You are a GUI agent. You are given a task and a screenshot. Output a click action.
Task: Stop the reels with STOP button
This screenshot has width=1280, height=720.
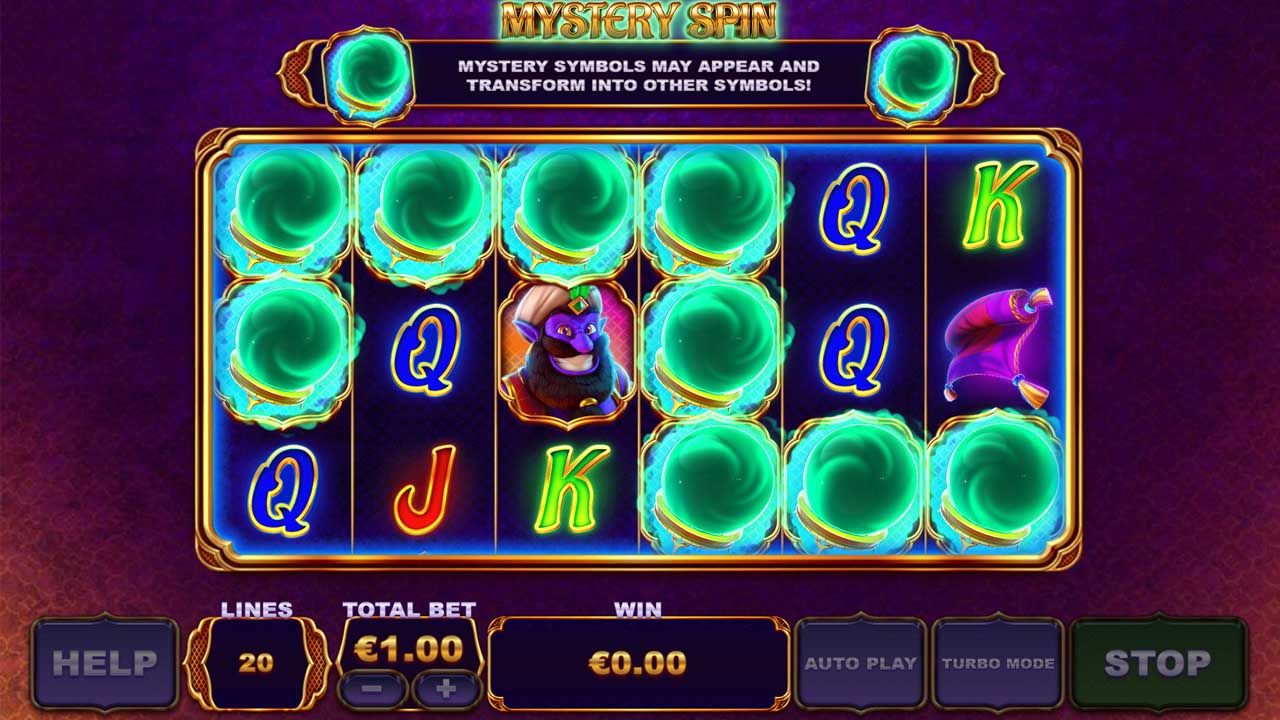point(1157,662)
